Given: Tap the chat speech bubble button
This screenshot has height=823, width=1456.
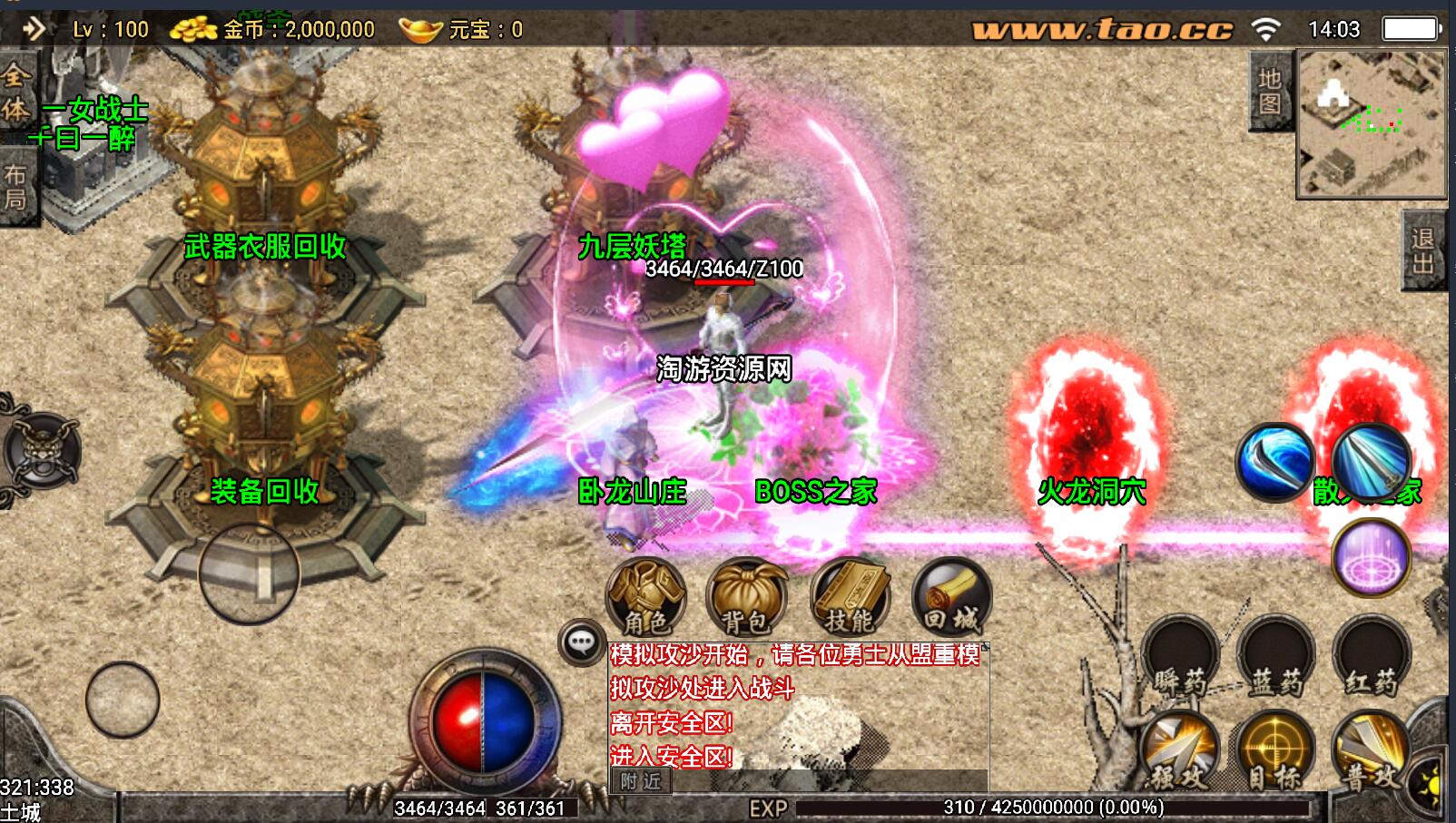Looking at the screenshot, I should (x=581, y=642).
